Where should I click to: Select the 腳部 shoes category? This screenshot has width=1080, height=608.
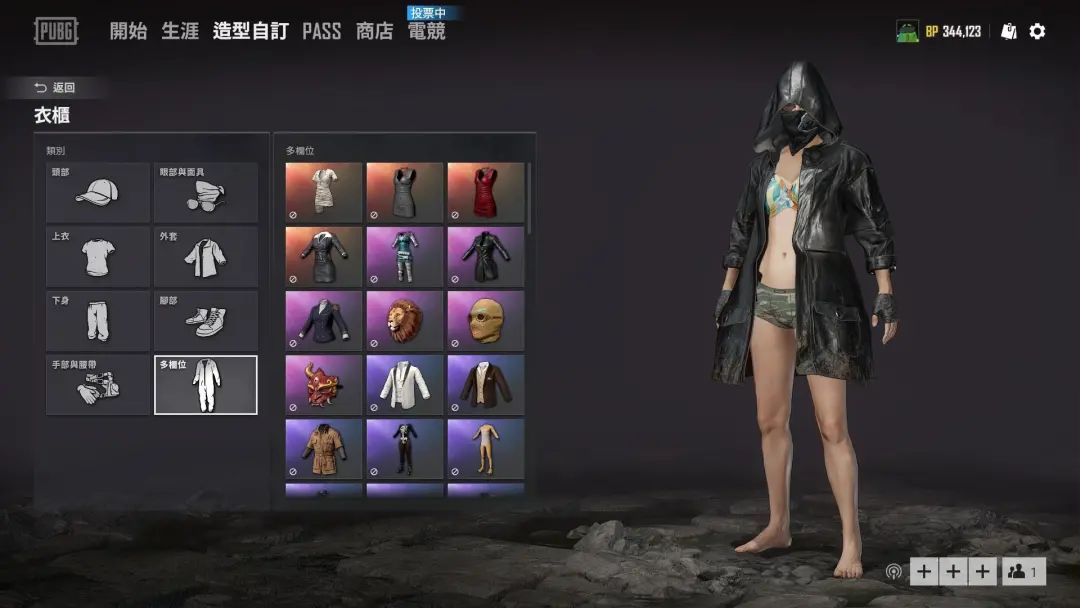[x=206, y=321]
